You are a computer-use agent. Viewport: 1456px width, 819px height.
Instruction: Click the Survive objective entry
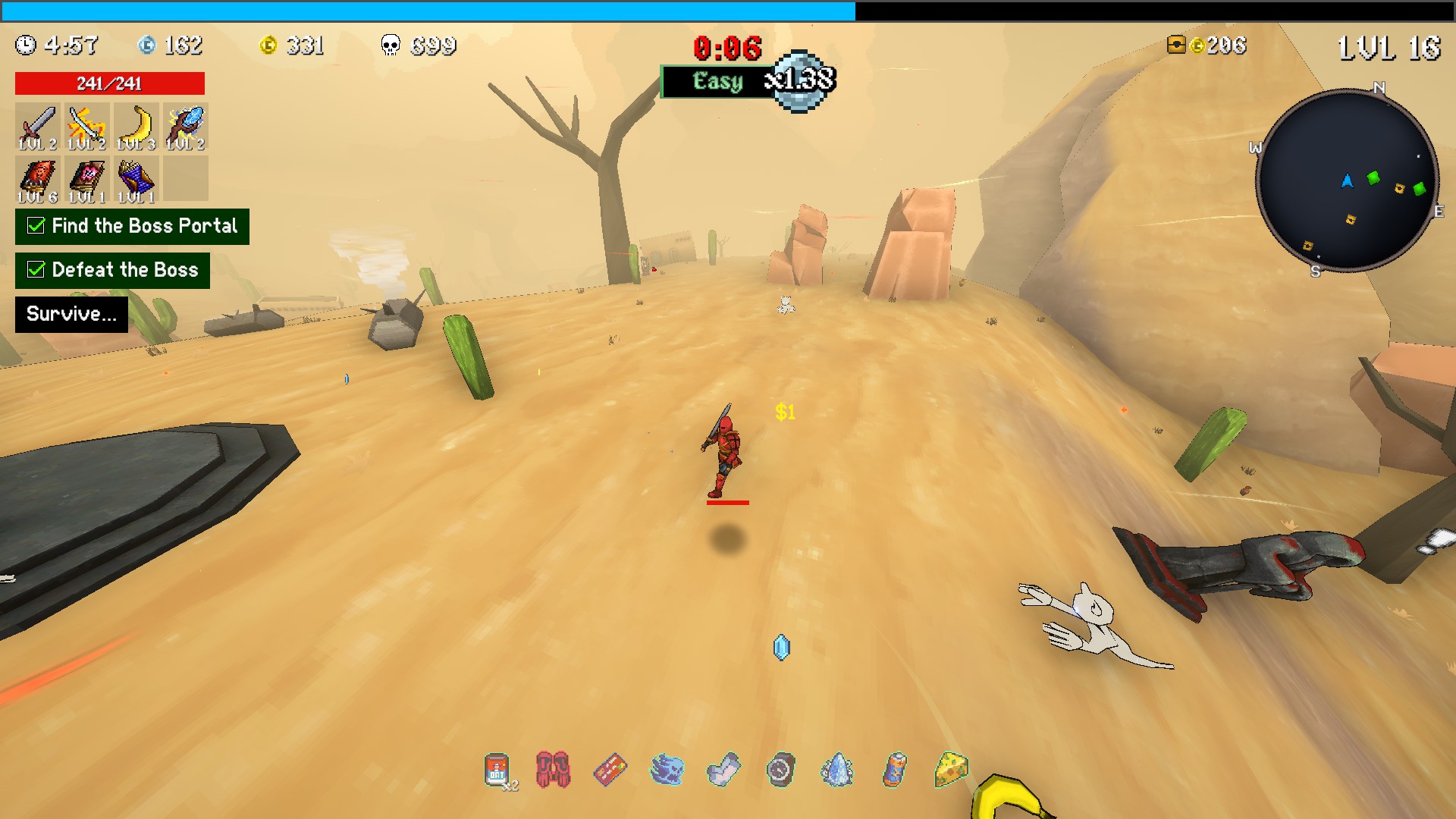point(71,314)
